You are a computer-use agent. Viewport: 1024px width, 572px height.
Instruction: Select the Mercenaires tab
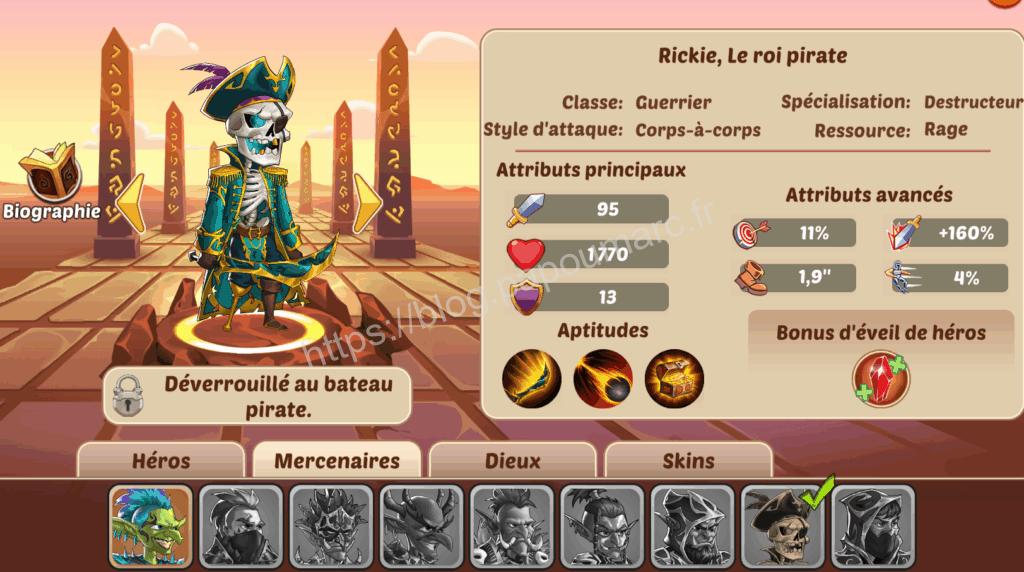(336, 461)
